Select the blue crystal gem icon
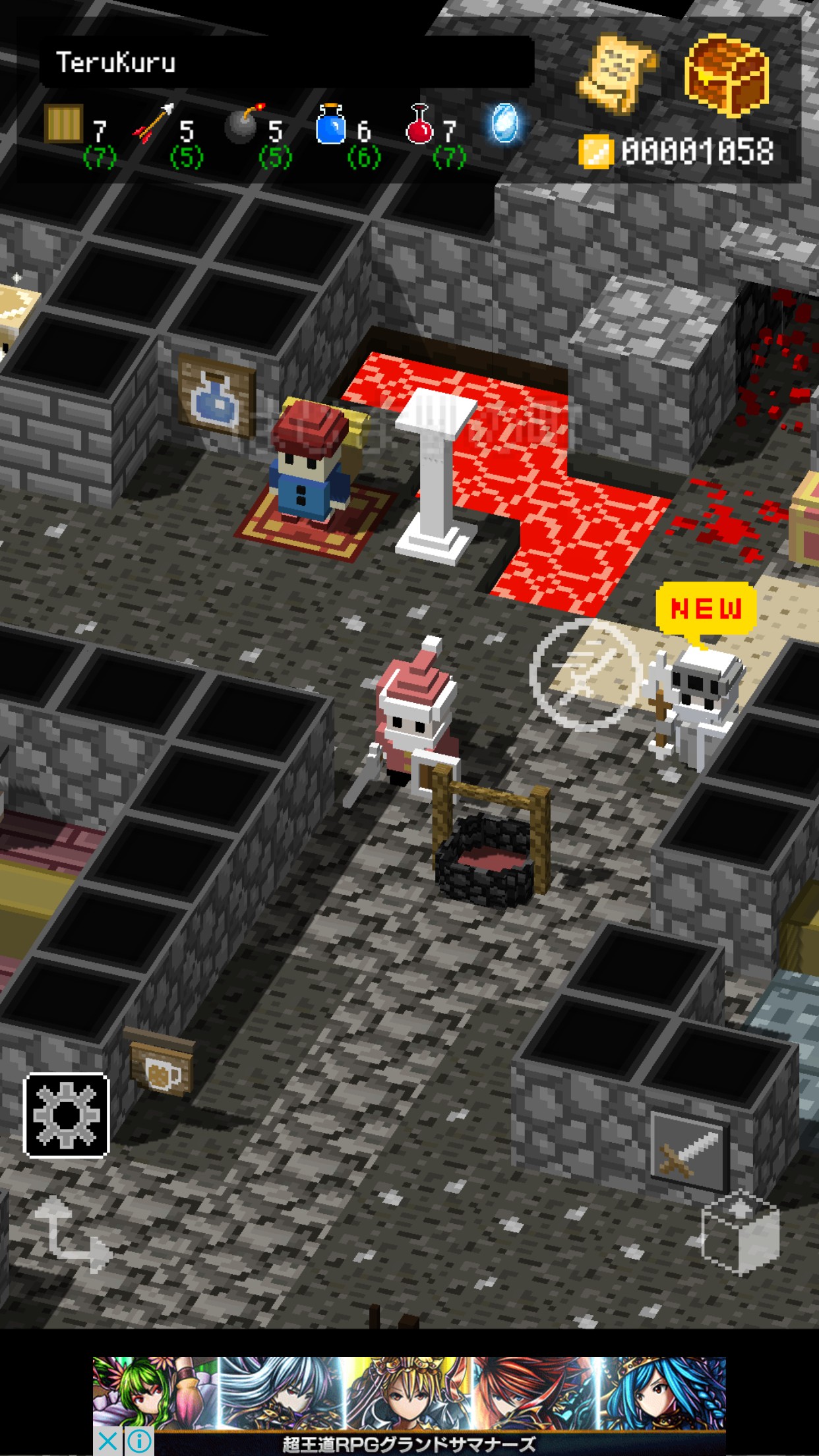819x1456 pixels. pyautogui.click(x=505, y=124)
